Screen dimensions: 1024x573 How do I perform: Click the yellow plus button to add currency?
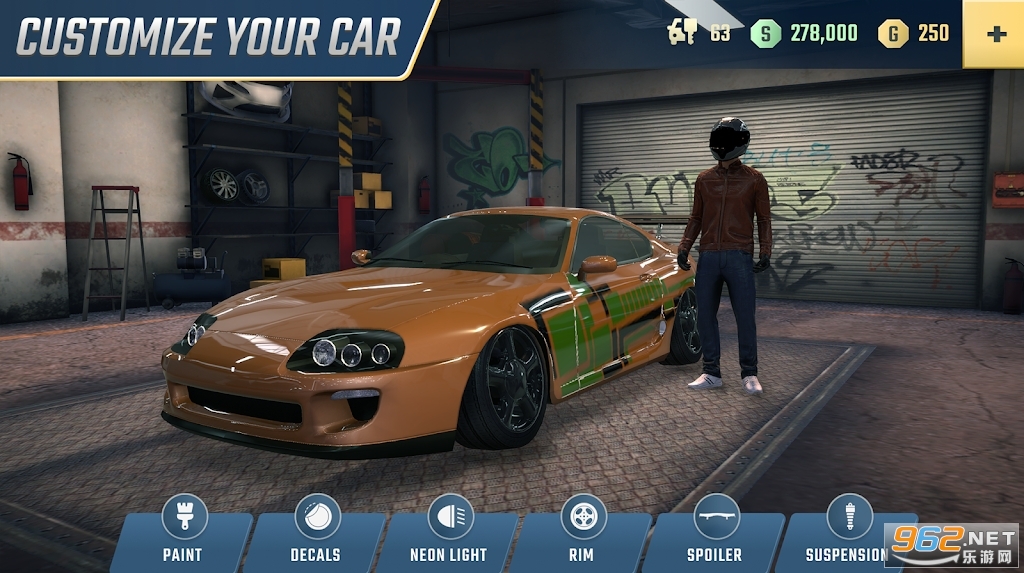coord(994,34)
